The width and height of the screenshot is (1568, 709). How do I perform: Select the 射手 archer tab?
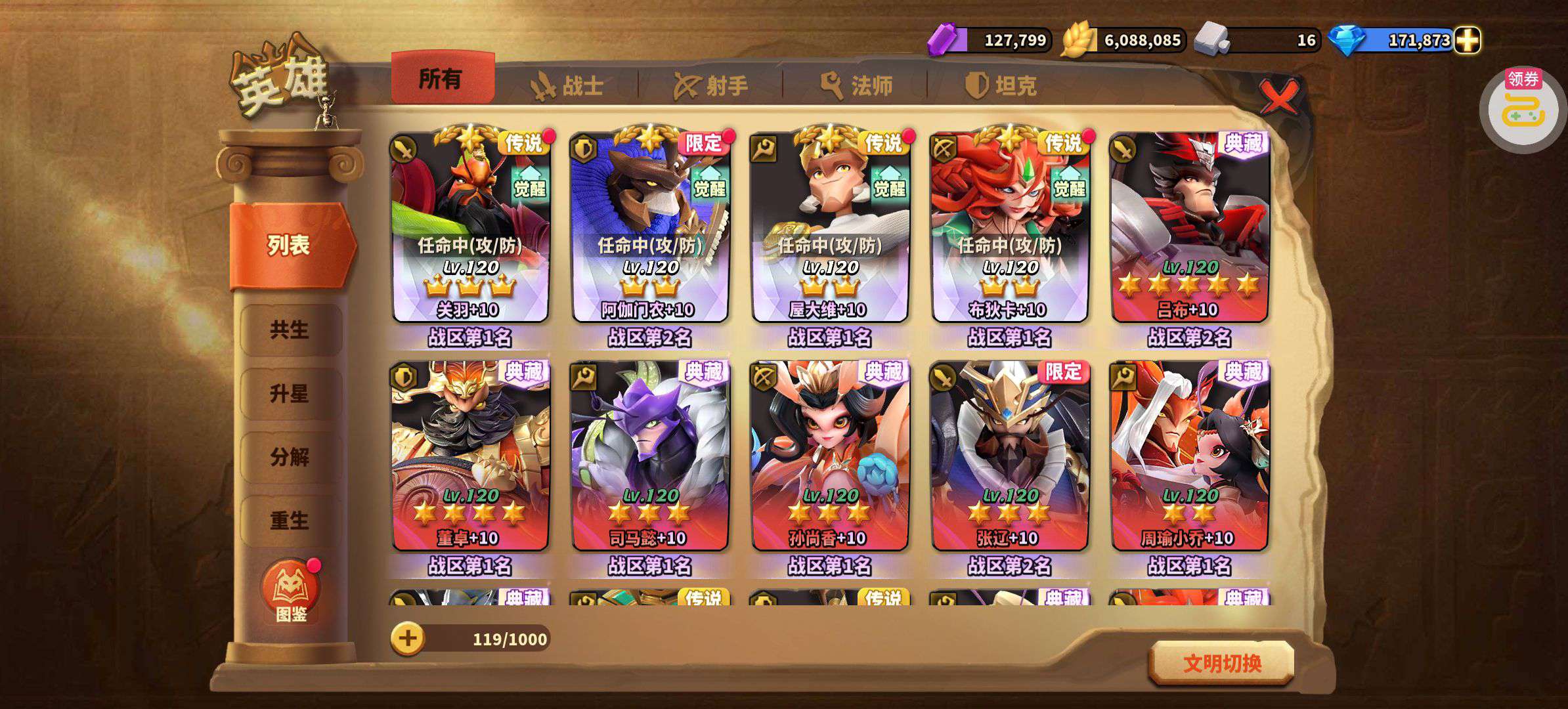pos(711,85)
